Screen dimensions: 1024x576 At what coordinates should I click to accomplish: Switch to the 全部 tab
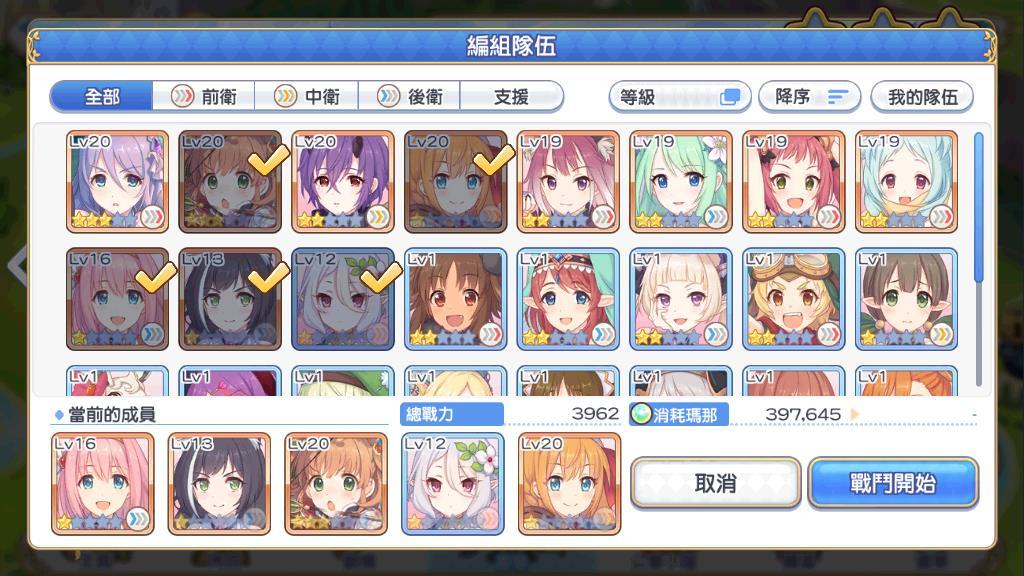(102, 97)
